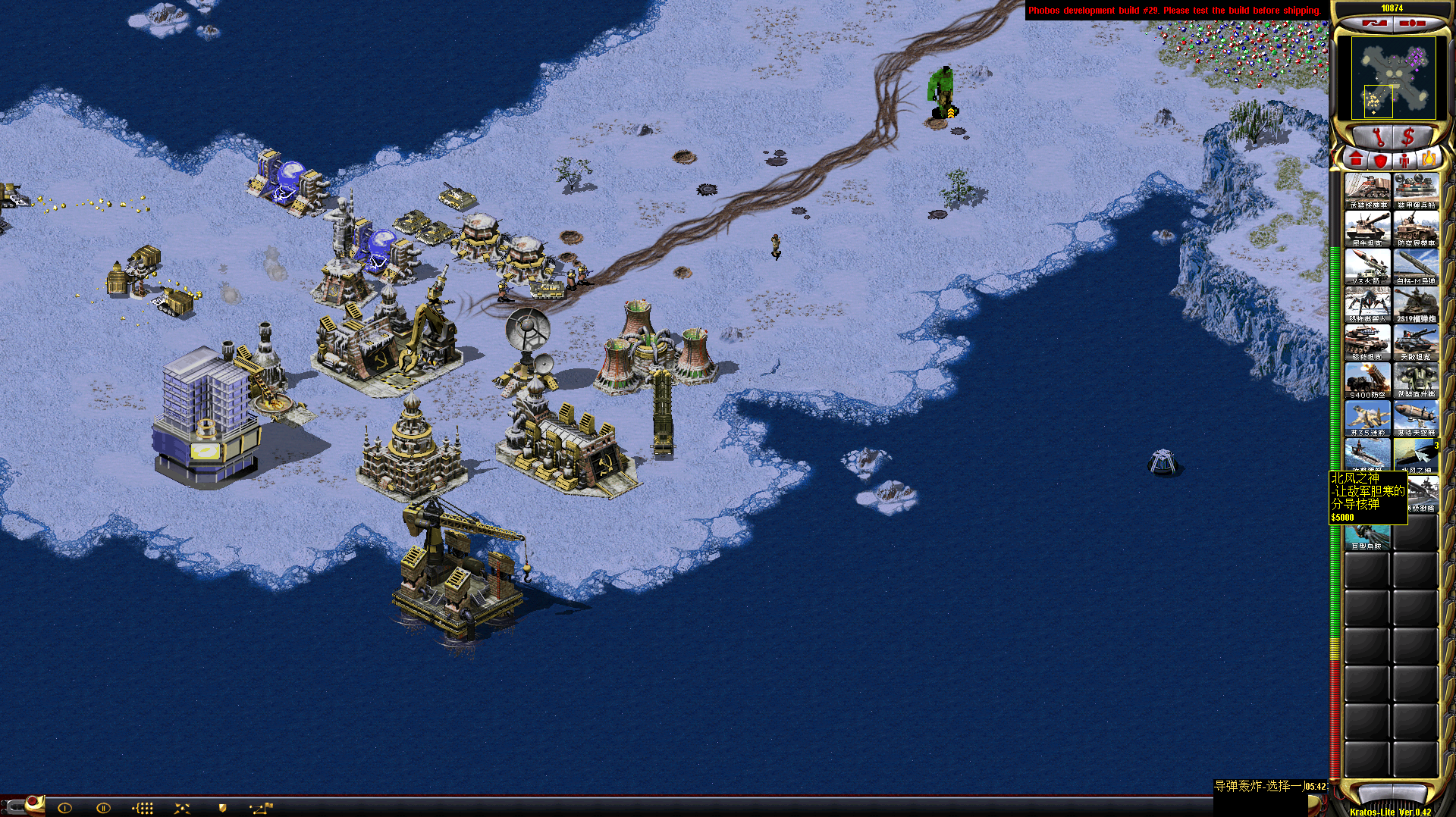Screen dimensions: 1456x817
Task: Build a V3 rocket launcher
Action: pos(1367,266)
